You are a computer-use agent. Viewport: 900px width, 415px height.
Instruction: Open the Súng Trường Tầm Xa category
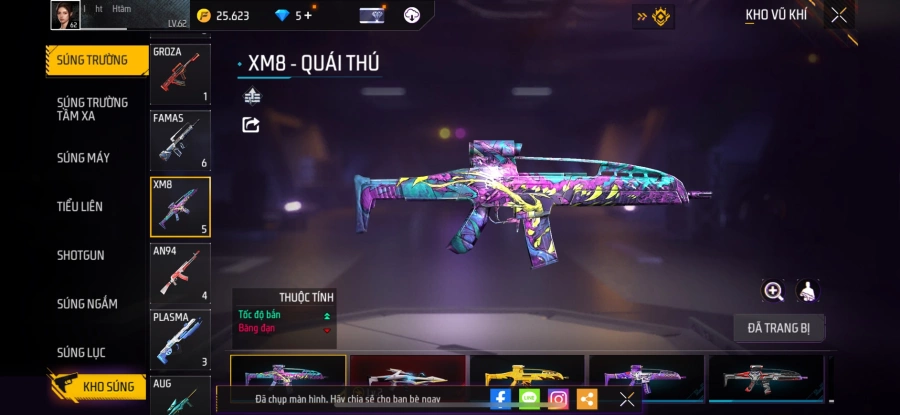[91, 109]
